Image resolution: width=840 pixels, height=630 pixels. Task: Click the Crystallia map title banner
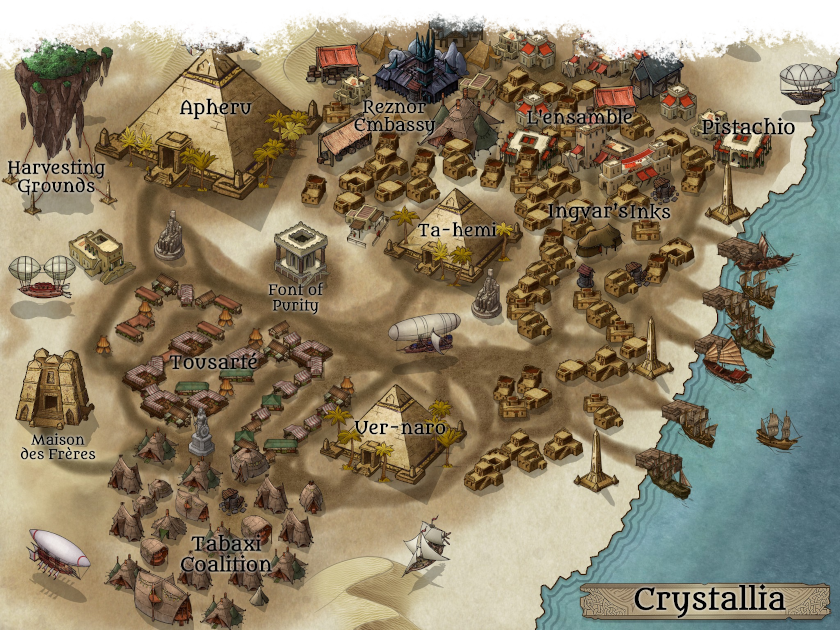point(709,600)
